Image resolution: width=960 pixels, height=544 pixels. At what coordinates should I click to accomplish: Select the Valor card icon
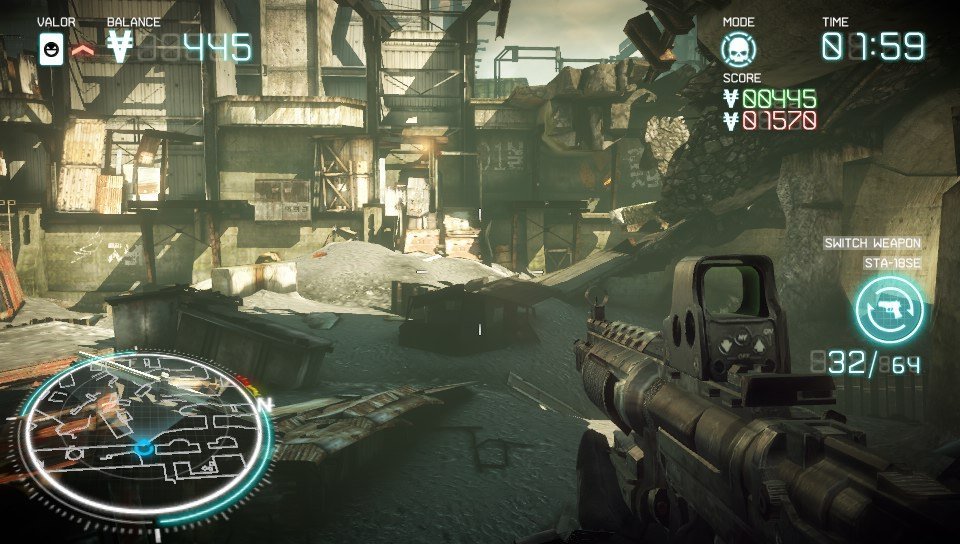point(51,48)
